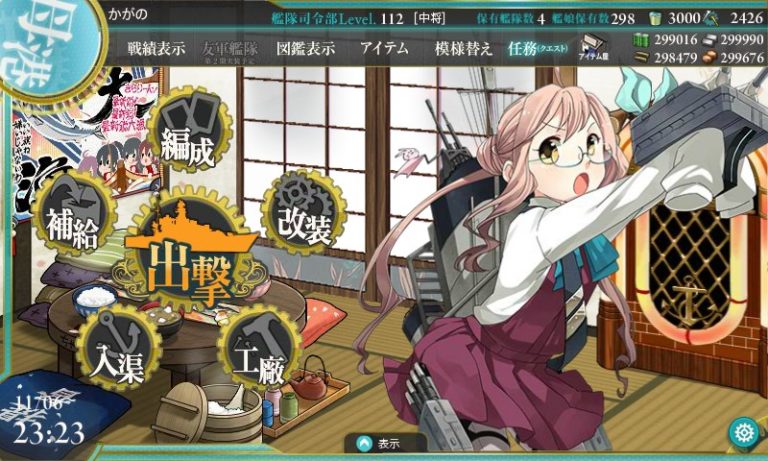Choose 模様替え room redecoration
This screenshot has height=461, width=768.
(x=463, y=48)
